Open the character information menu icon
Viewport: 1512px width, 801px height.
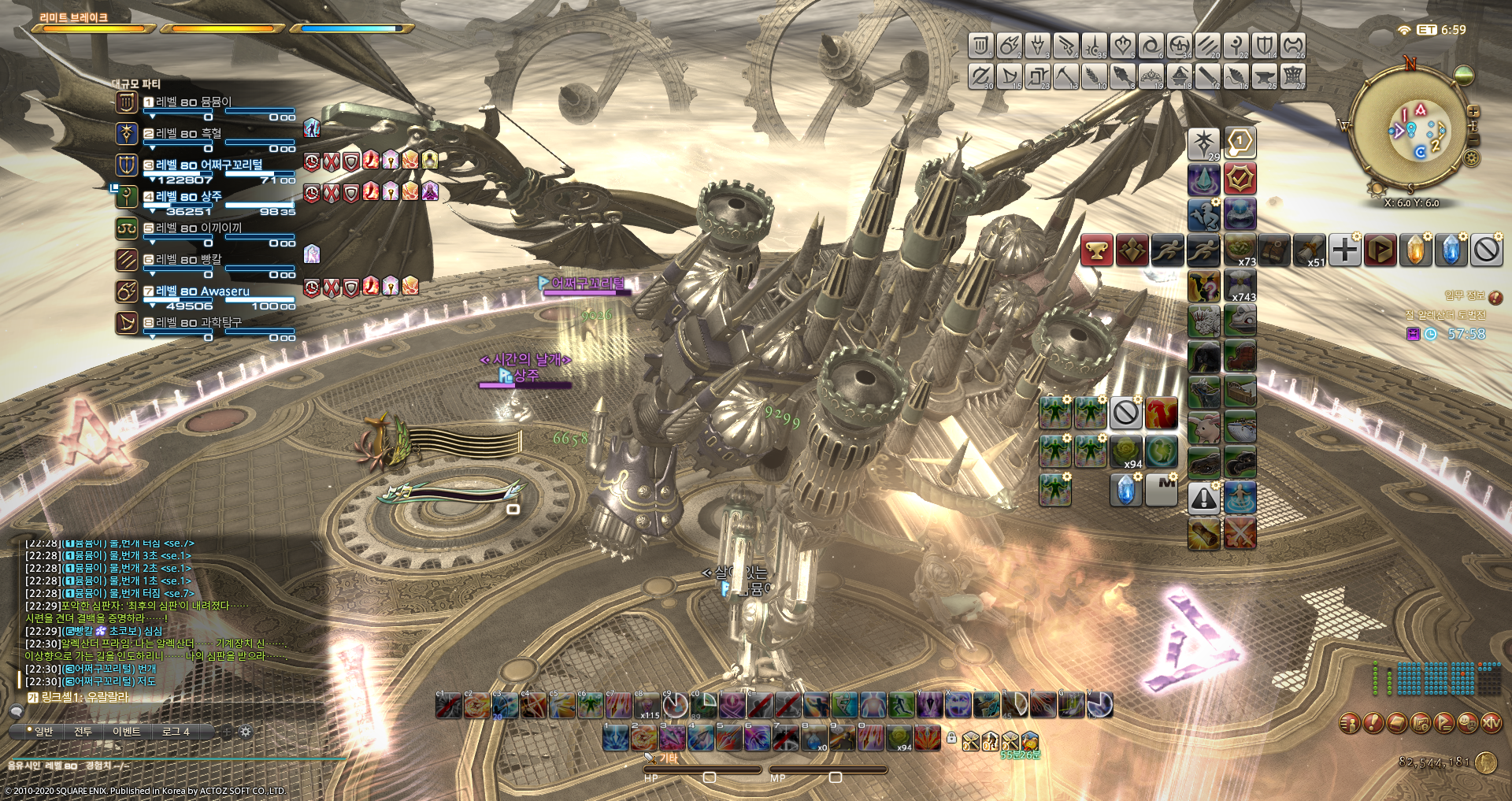(x=1348, y=724)
